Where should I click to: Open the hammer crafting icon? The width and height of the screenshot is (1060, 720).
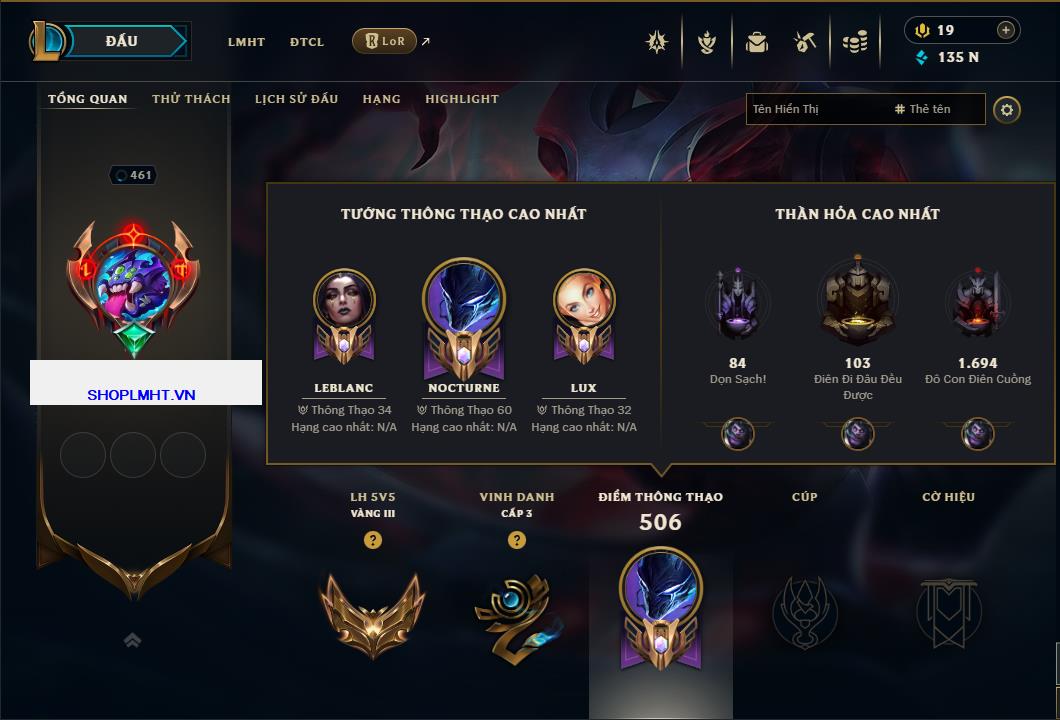[x=805, y=42]
